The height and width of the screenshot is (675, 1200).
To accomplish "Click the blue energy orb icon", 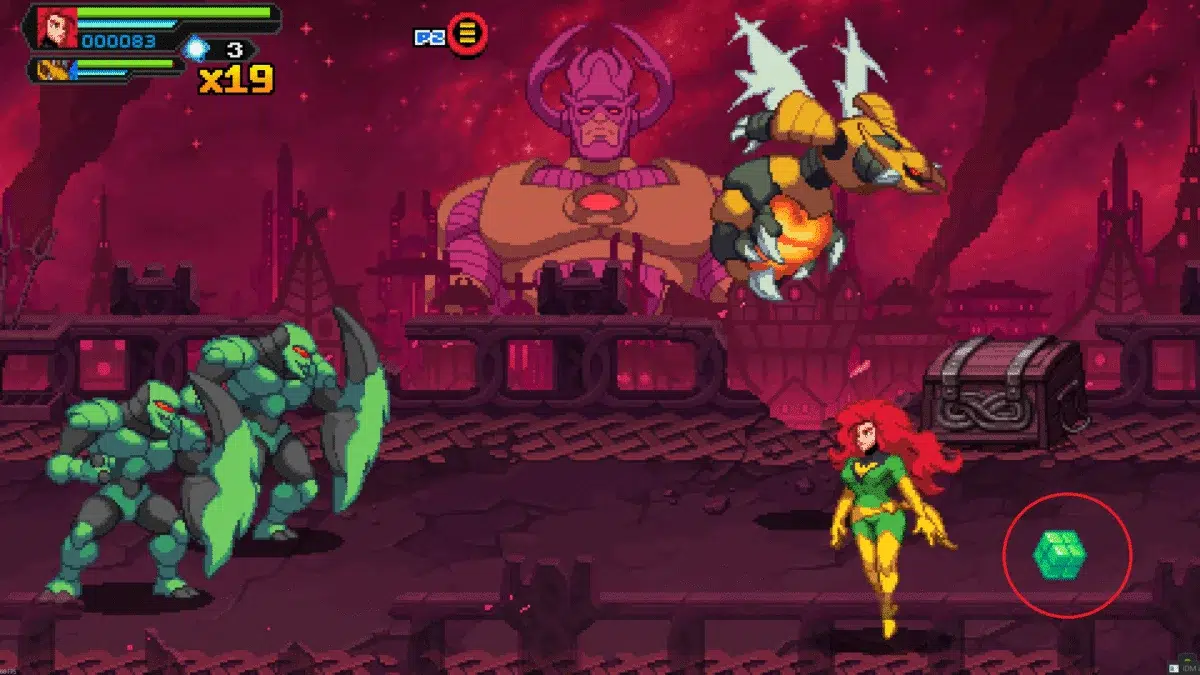I will click(x=195, y=48).
